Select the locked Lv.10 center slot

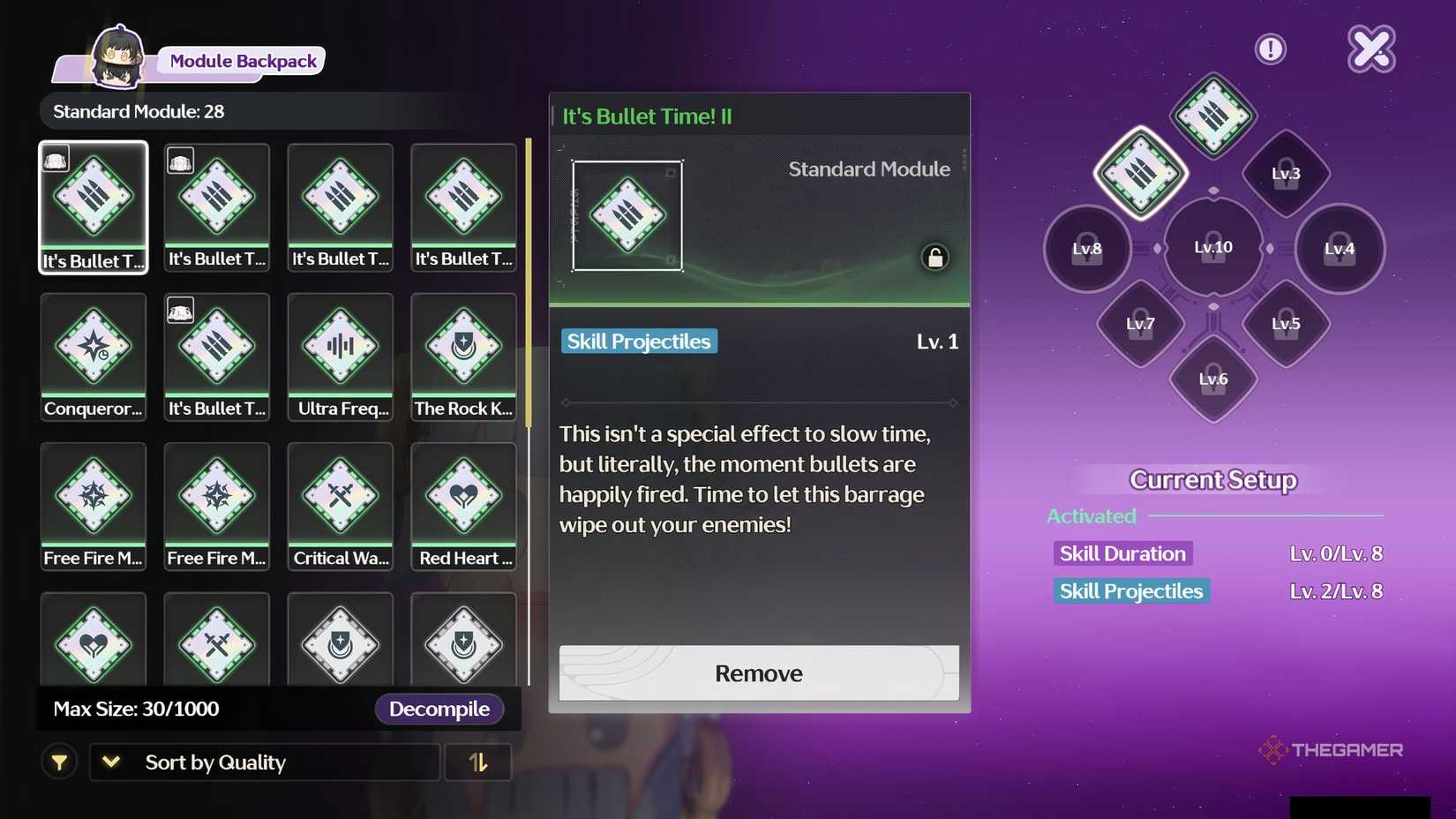pyautogui.click(x=1213, y=248)
